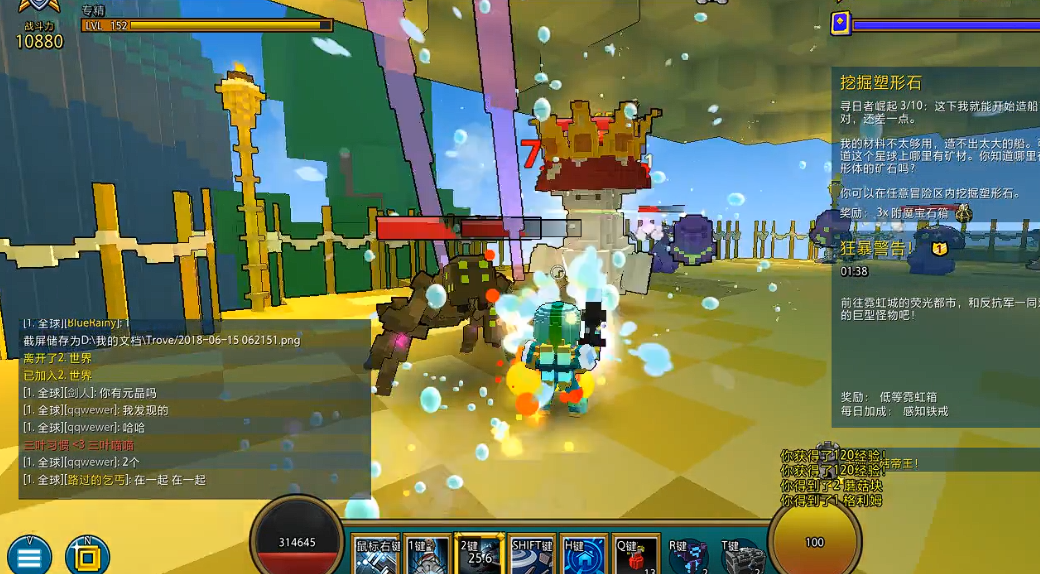The width and height of the screenshot is (1040, 574).
Task: Open the T-key chest slot
Action: (743, 556)
